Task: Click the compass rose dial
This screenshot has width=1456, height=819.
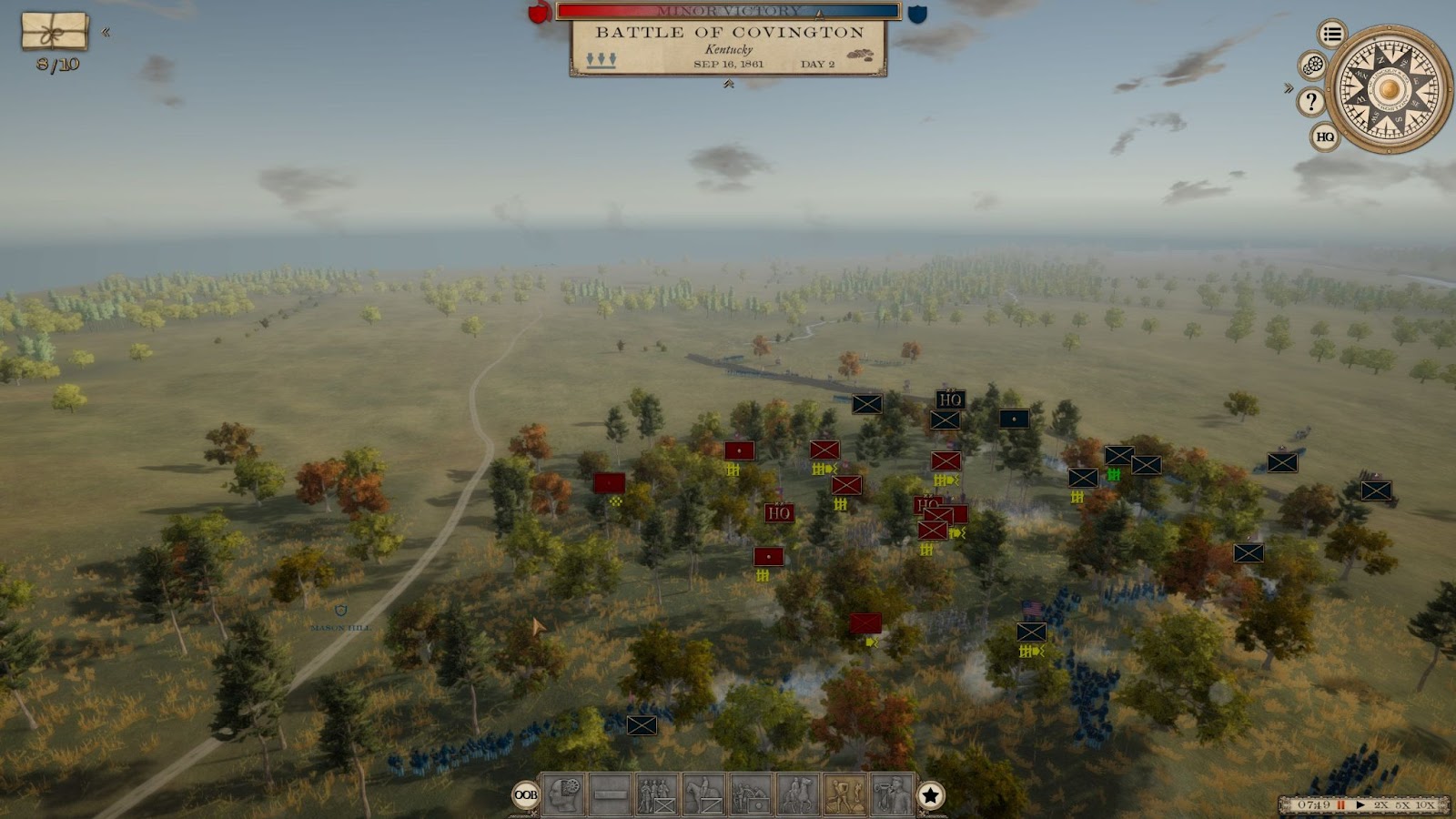Action: [1389, 89]
